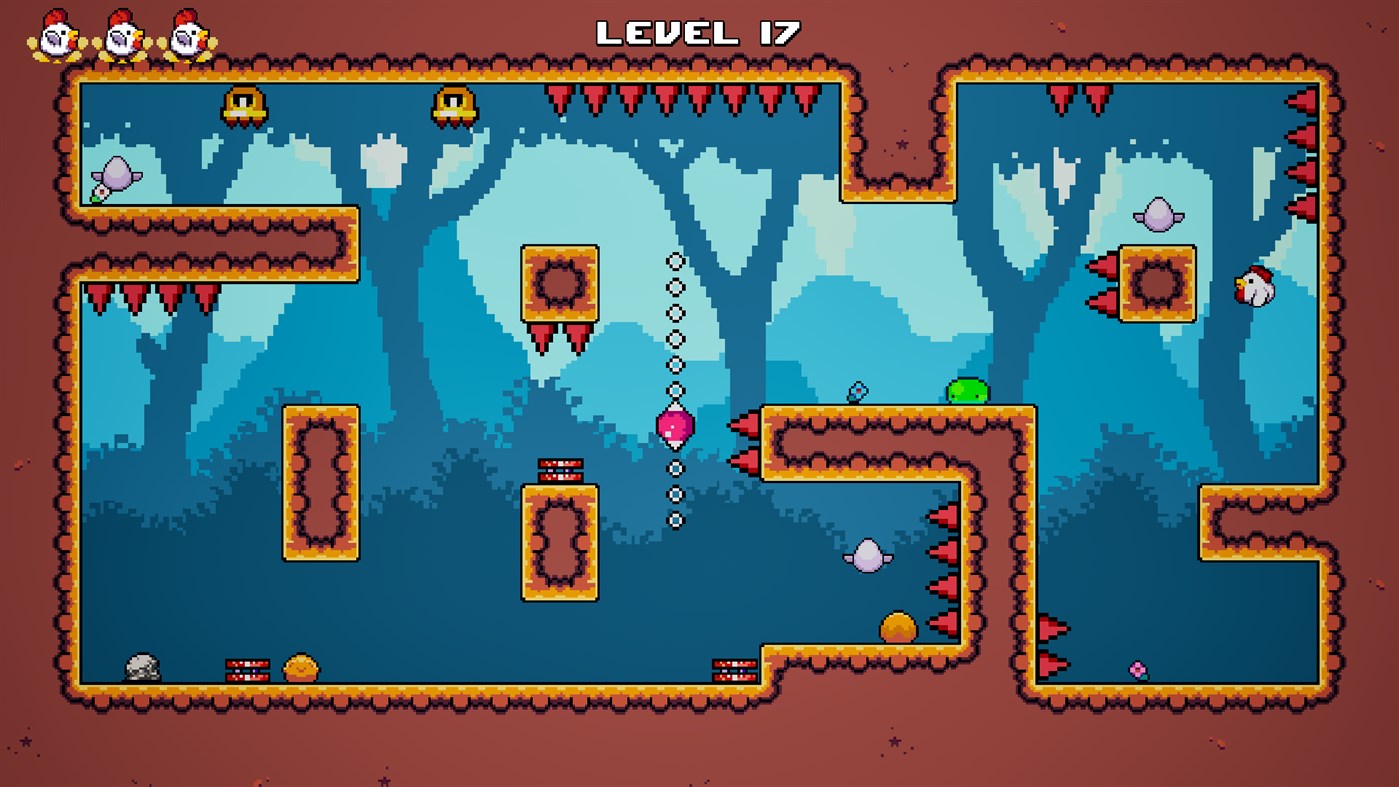Image resolution: width=1399 pixels, height=787 pixels.
Task: Select the purple egg near the top-right platform
Action: click(1157, 216)
